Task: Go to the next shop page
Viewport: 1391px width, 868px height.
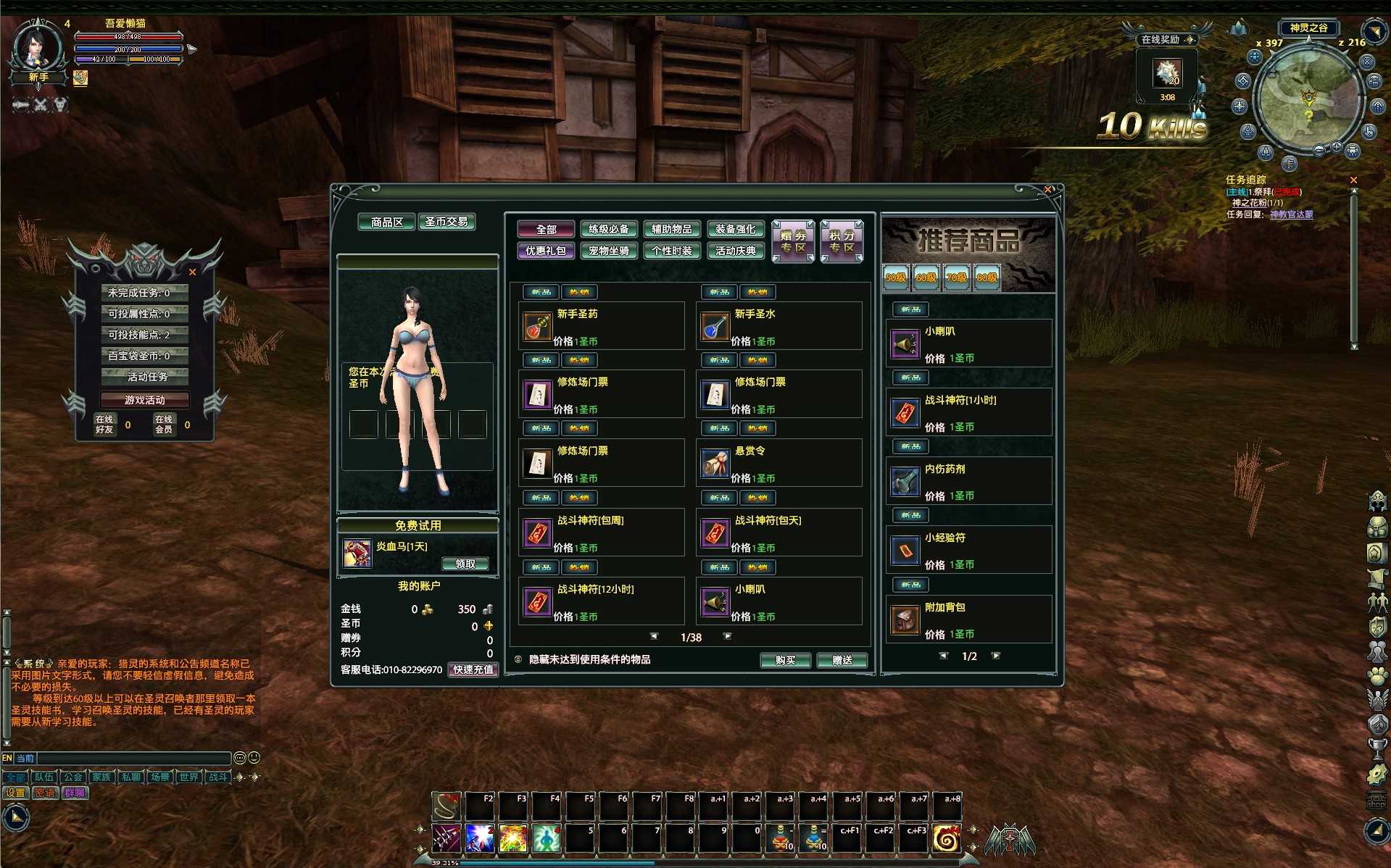Action: click(728, 636)
